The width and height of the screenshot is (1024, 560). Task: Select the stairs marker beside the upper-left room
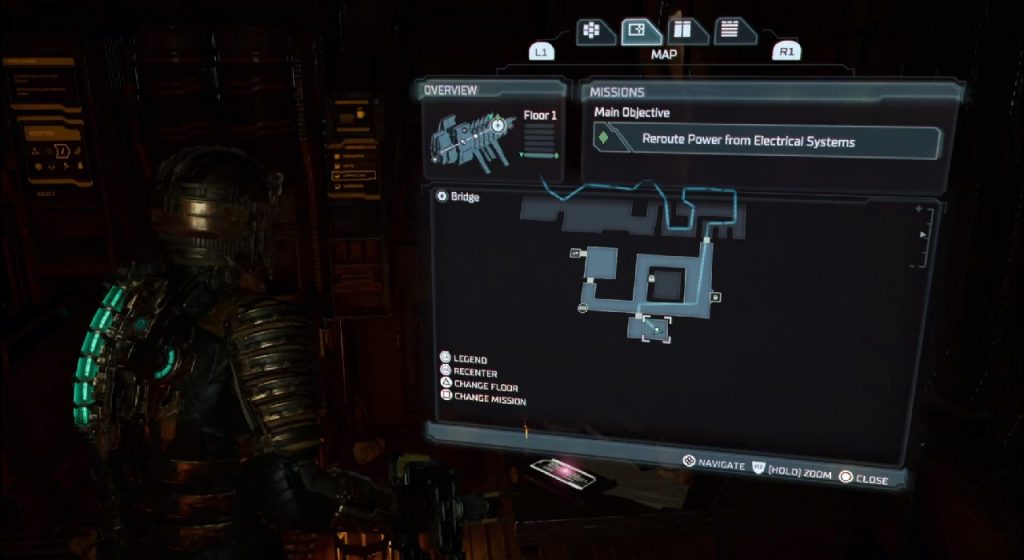[575, 254]
